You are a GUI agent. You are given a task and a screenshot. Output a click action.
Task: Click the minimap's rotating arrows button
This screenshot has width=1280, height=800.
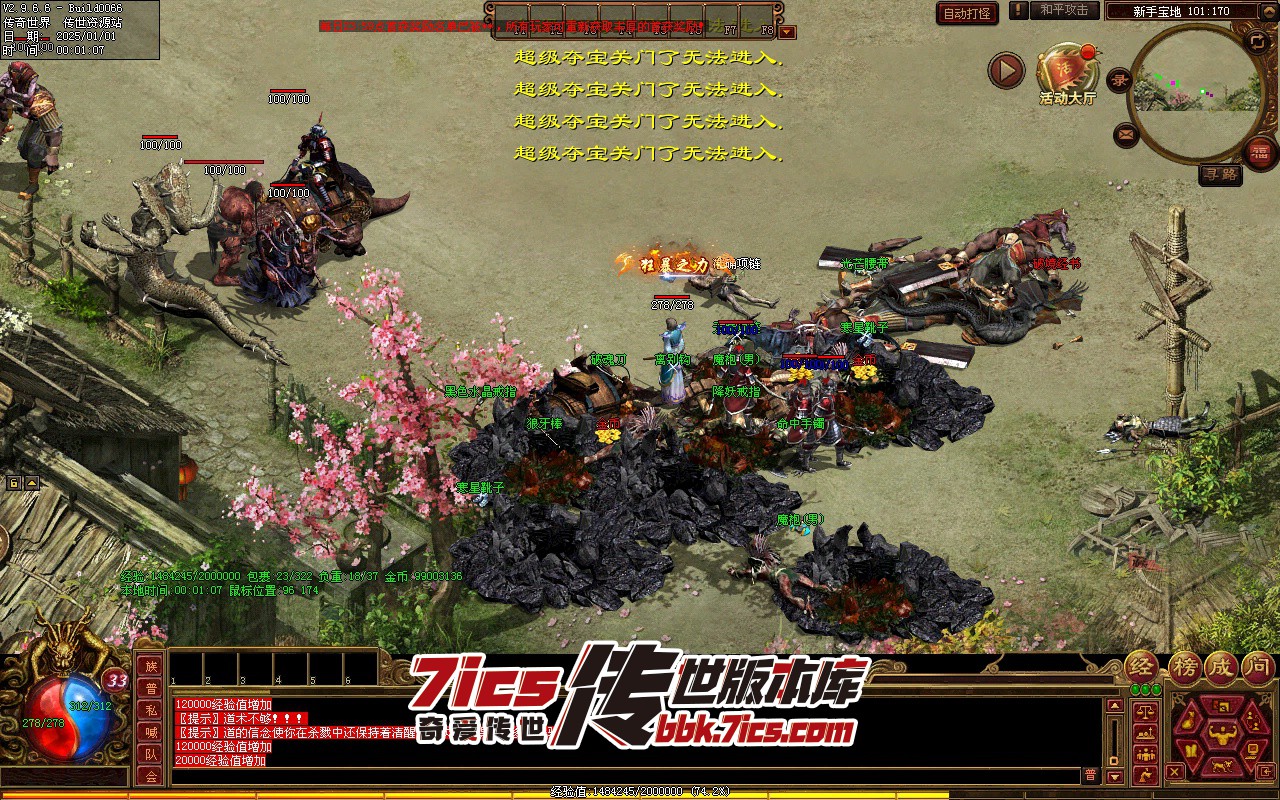pos(1256,41)
